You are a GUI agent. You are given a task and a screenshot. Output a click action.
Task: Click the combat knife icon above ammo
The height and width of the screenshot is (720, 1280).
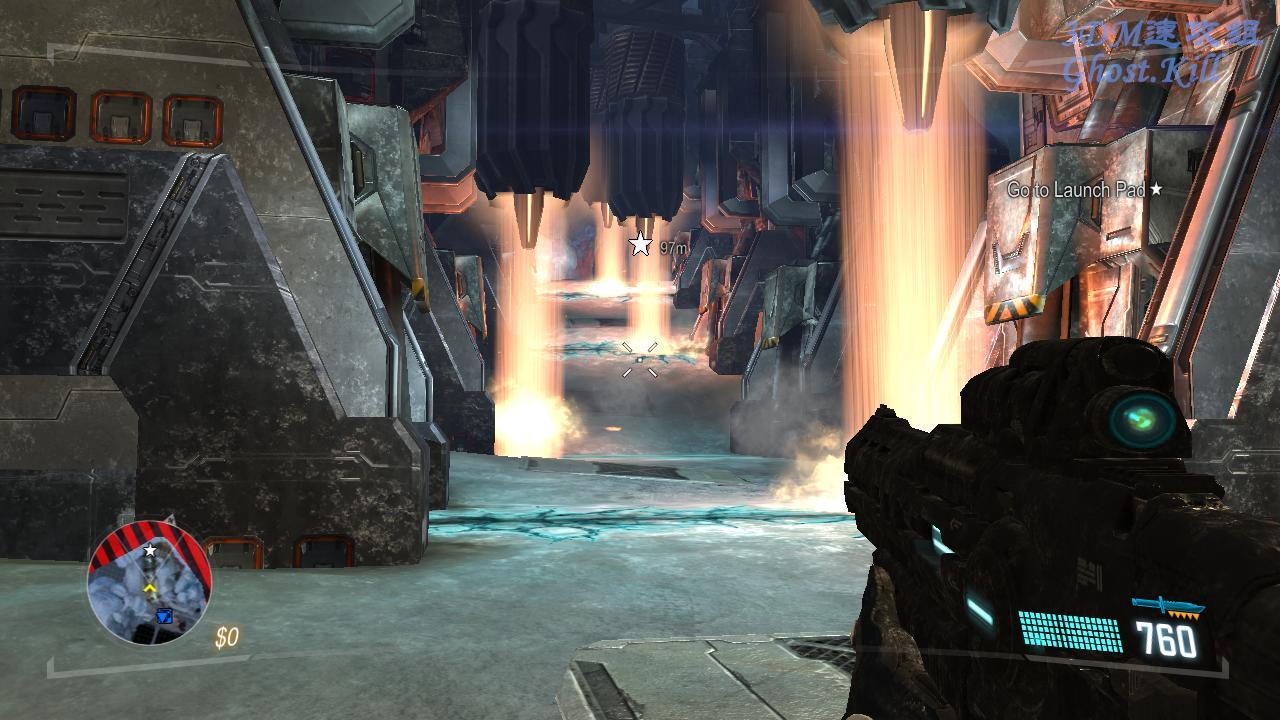click(1167, 607)
